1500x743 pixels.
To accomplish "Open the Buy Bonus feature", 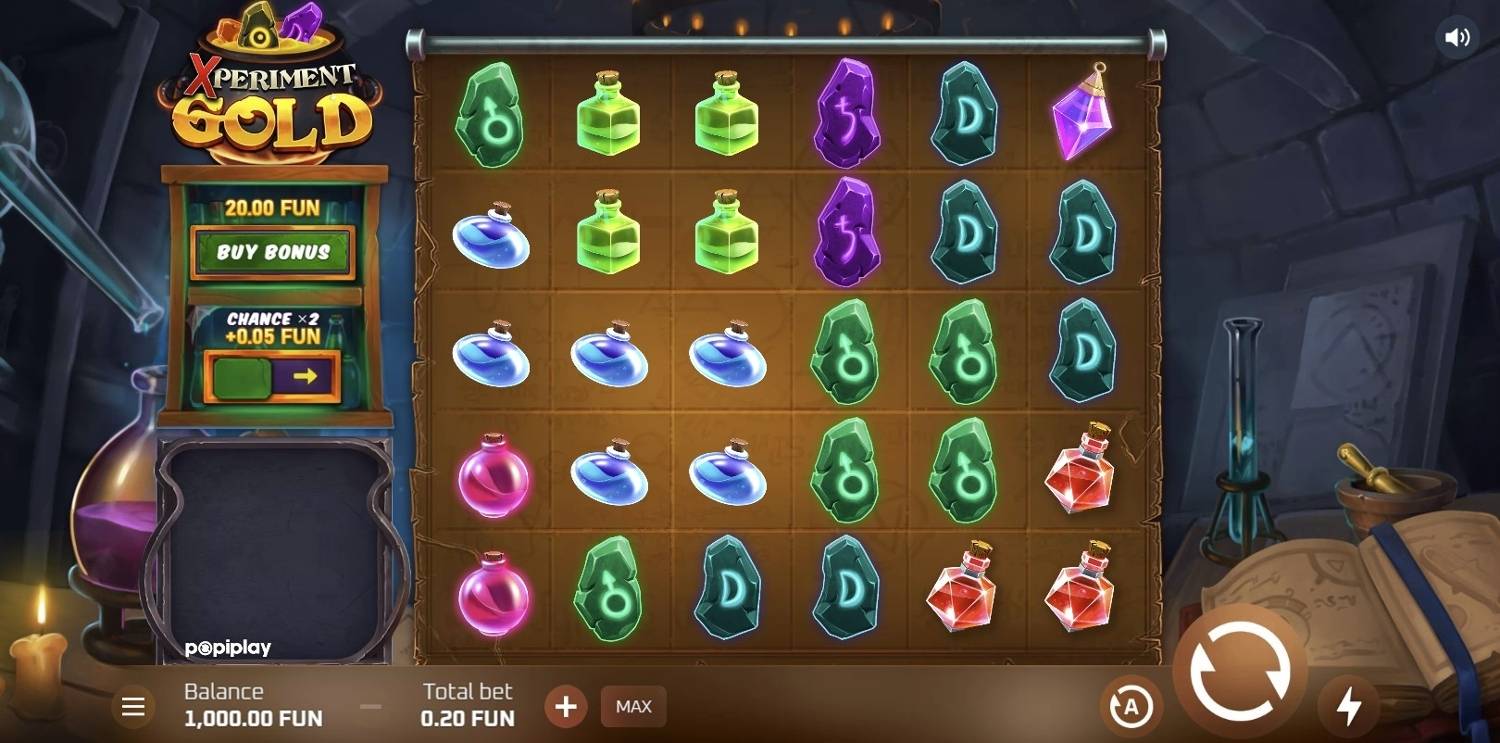I will tap(273, 252).
